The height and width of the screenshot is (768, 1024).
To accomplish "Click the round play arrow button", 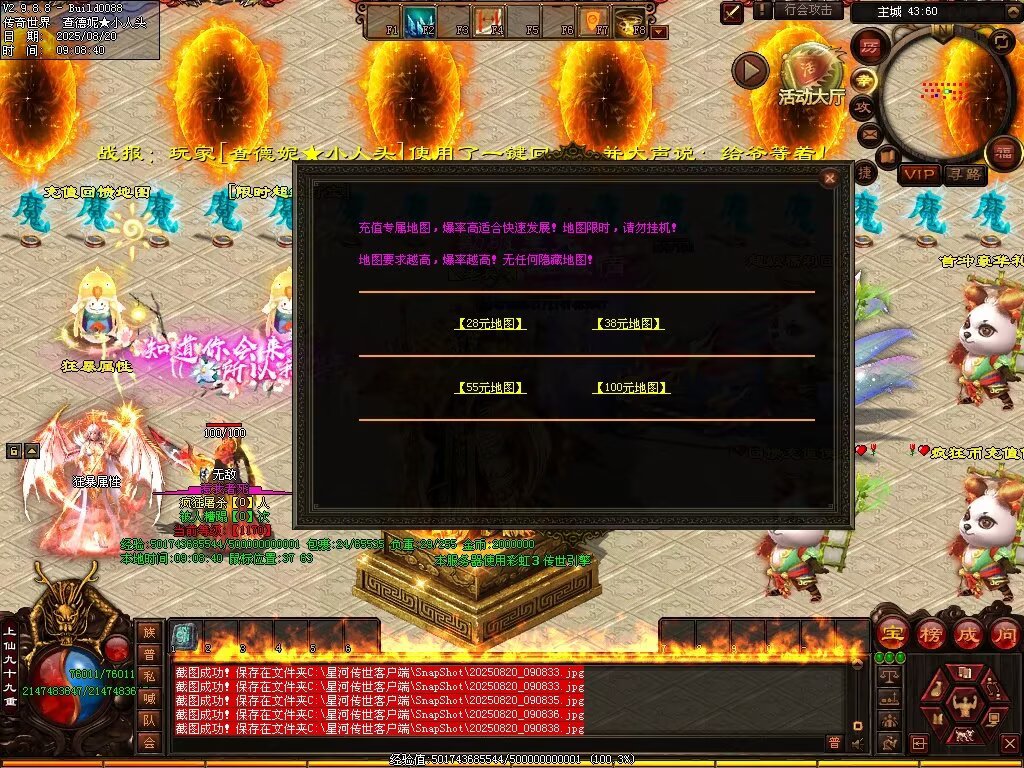I will click(x=750, y=70).
